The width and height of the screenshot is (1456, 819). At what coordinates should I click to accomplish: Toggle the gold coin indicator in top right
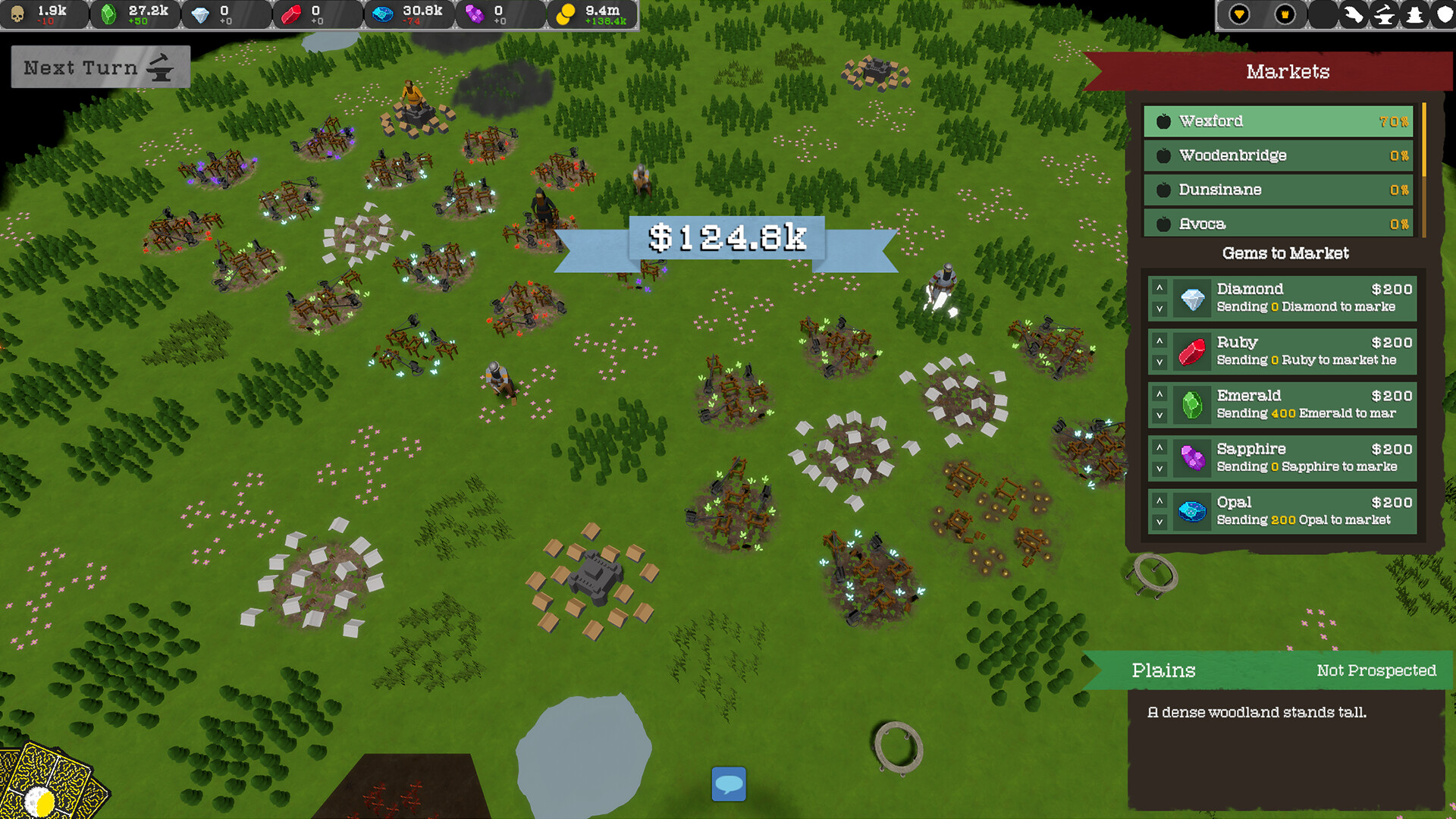[1240, 13]
